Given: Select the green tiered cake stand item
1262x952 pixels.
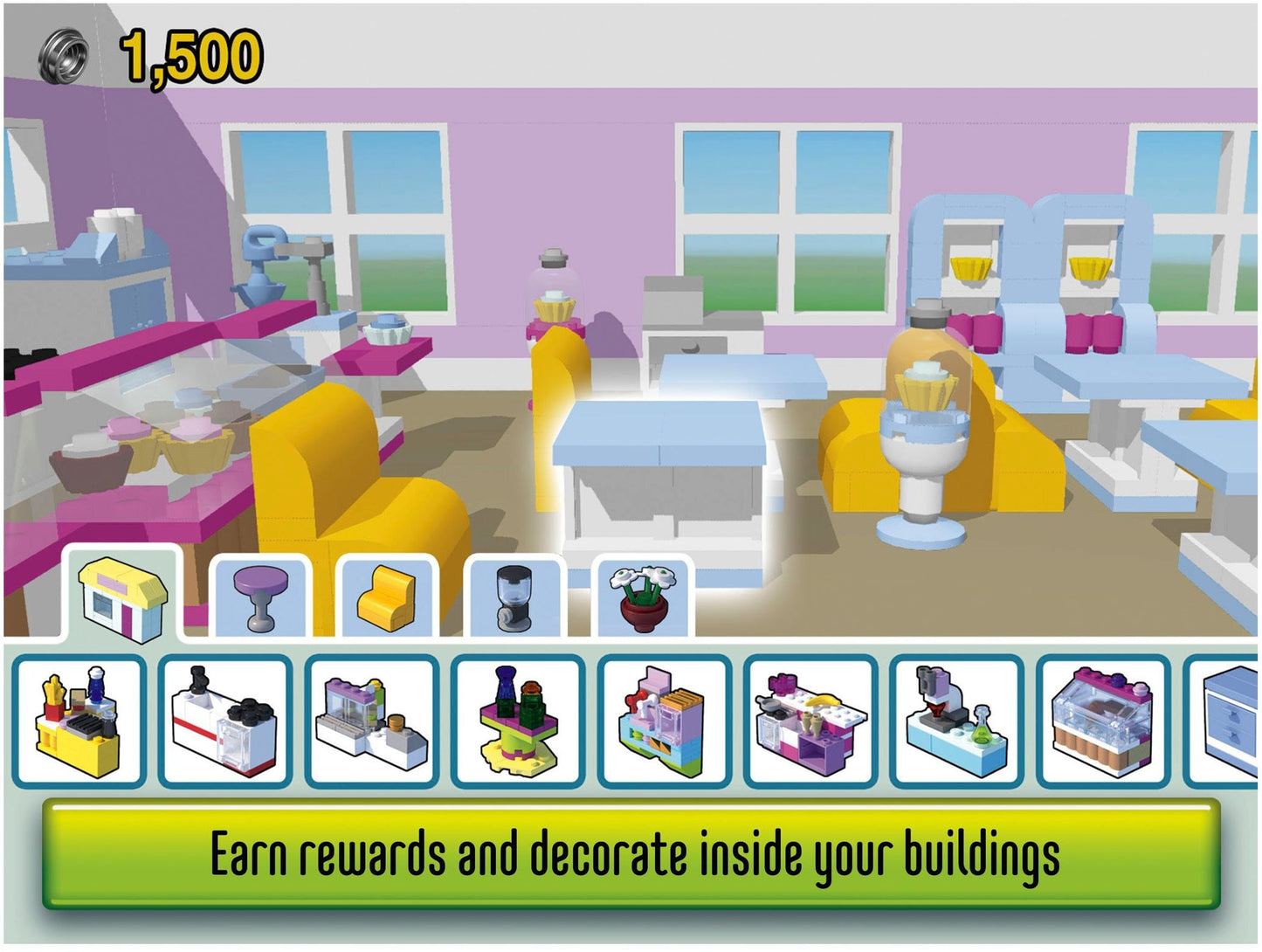Looking at the screenshot, I should 515,721.
